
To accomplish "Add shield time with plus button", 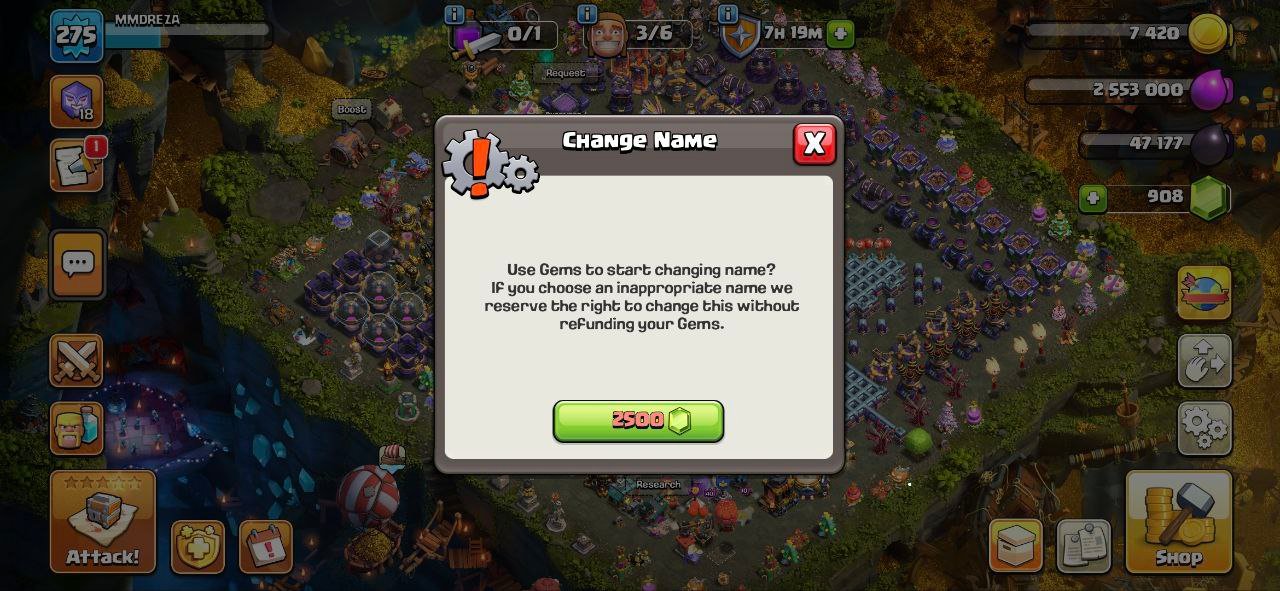I will tap(841, 34).
